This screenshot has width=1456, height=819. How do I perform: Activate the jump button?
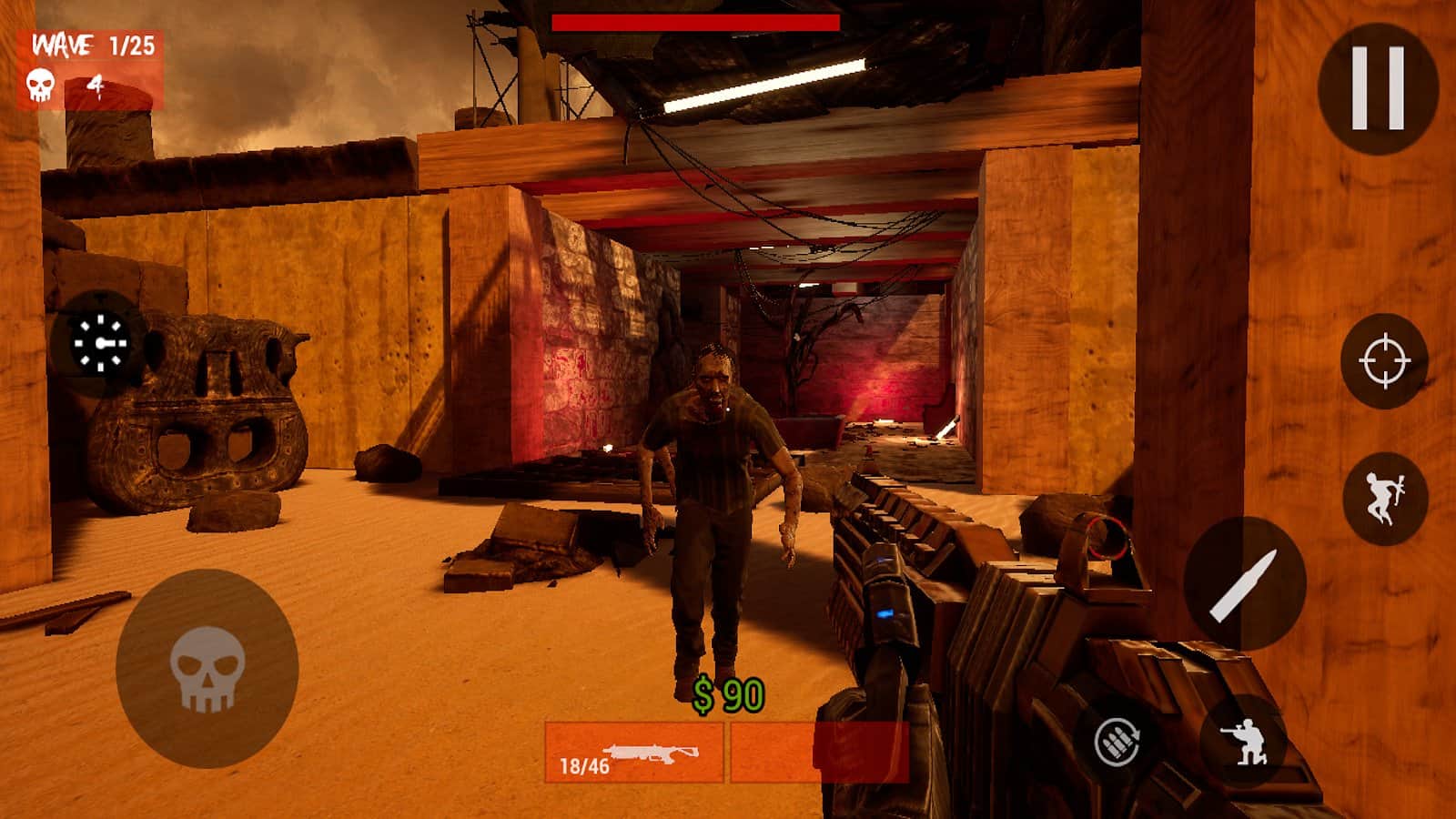[x=1384, y=499]
